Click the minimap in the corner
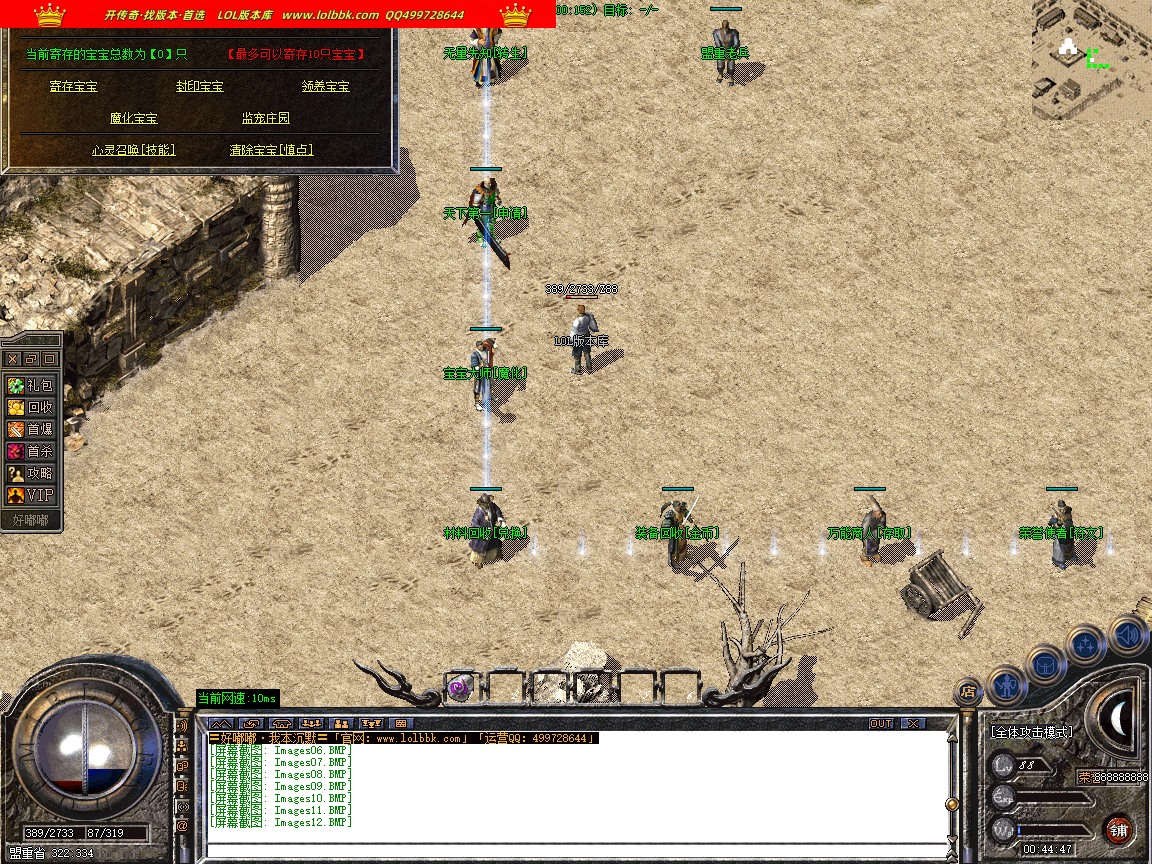The height and width of the screenshot is (864, 1152). click(x=1091, y=60)
